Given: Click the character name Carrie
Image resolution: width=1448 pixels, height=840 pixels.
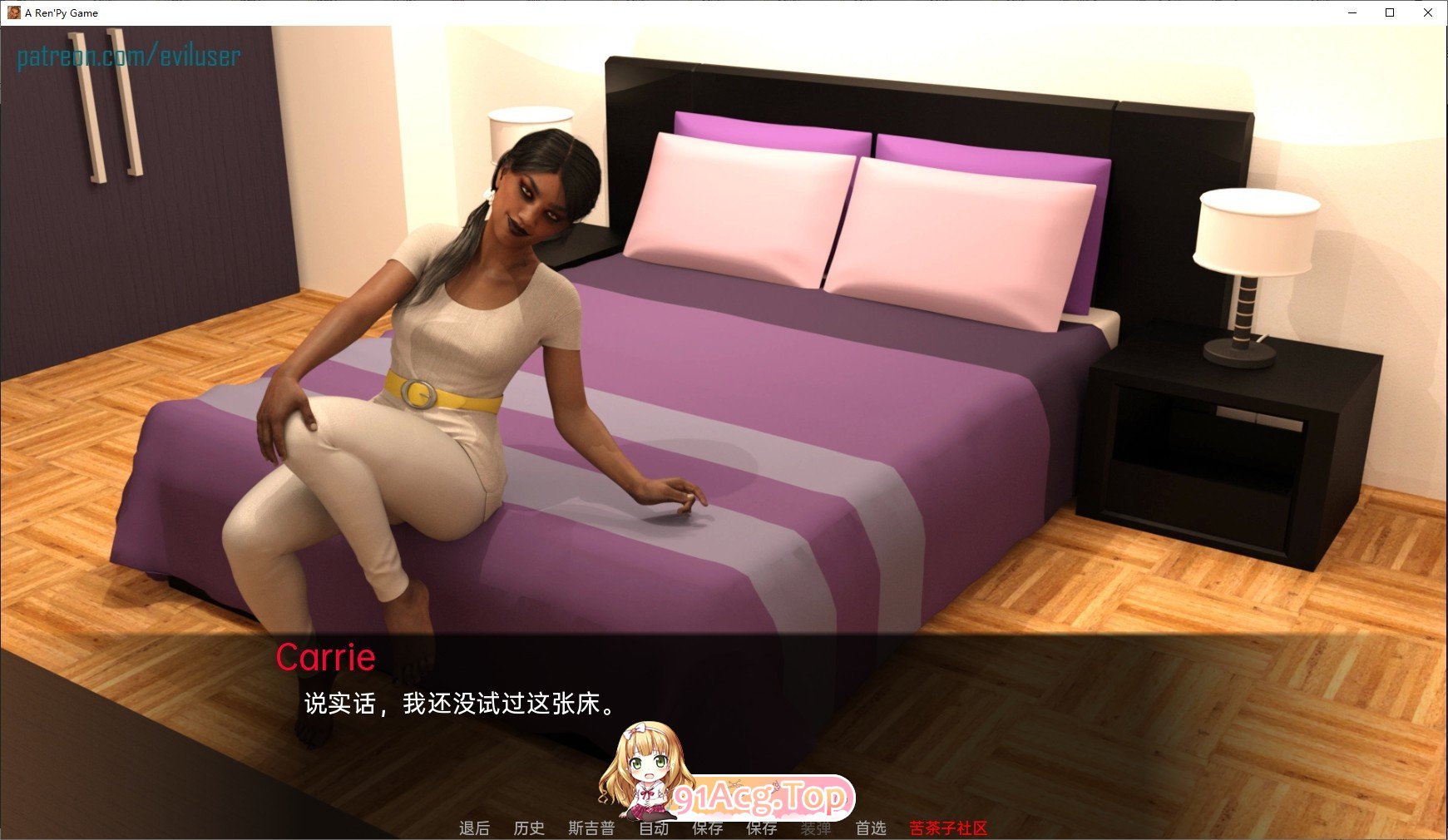Looking at the screenshot, I should 328,658.
